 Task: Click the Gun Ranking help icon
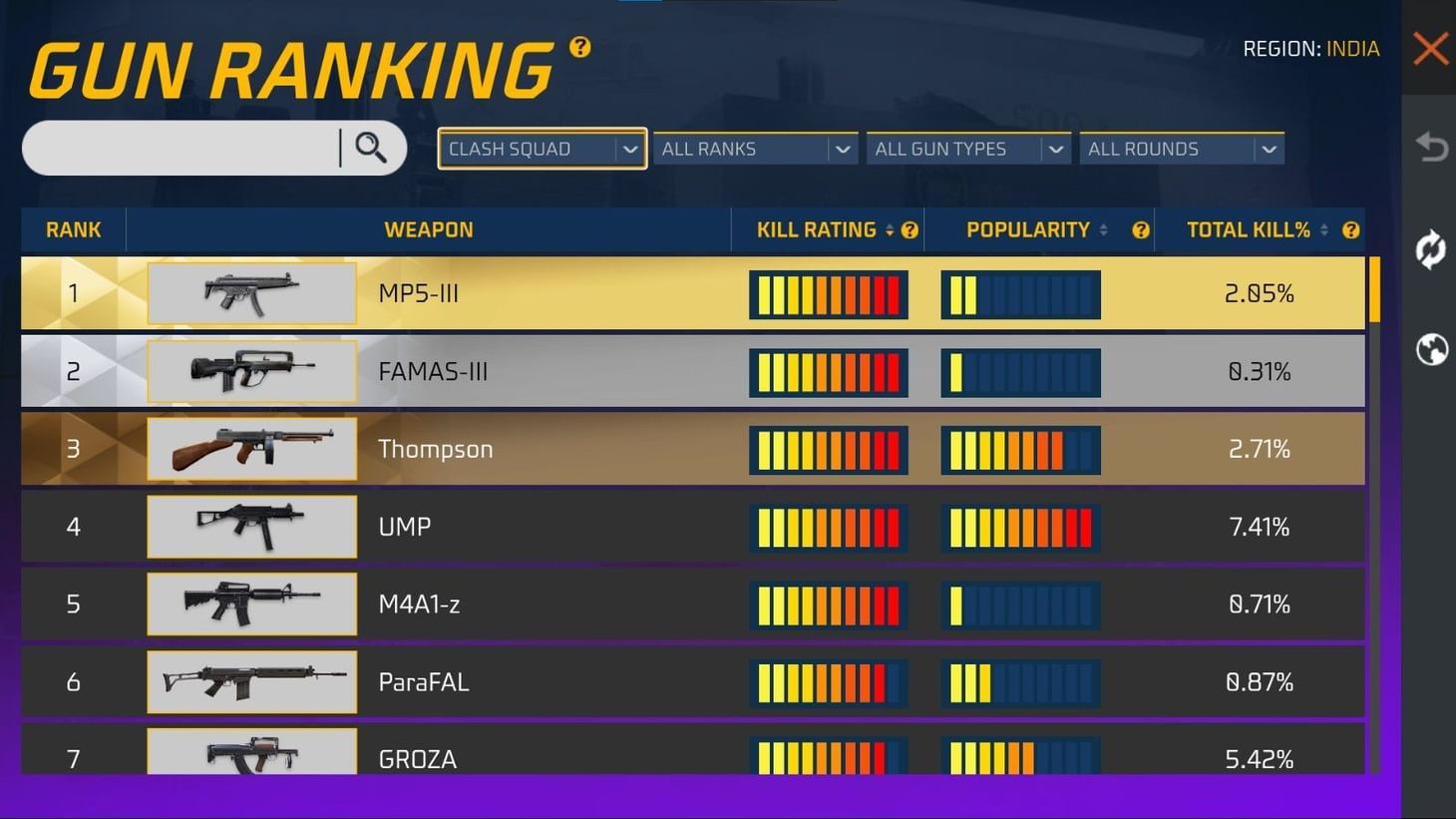click(x=578, y=46)
